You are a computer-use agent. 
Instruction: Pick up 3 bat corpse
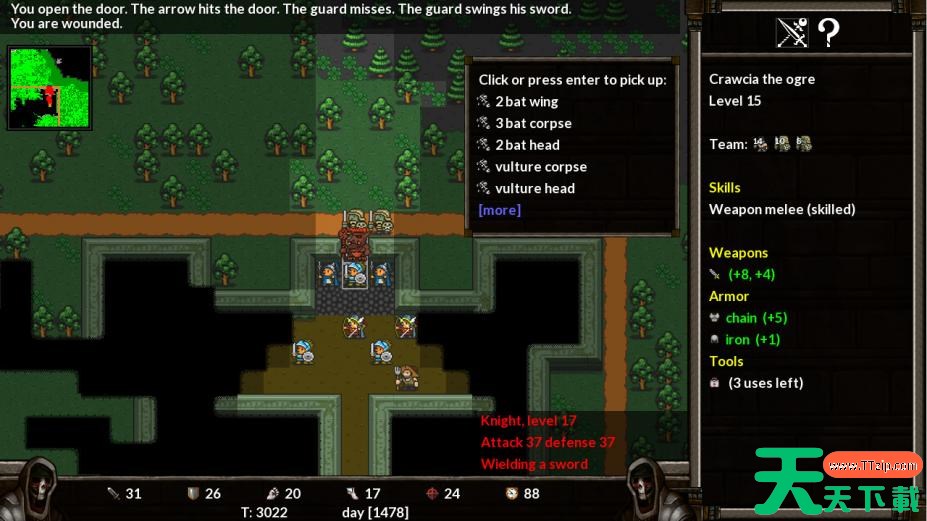point(533,124)
